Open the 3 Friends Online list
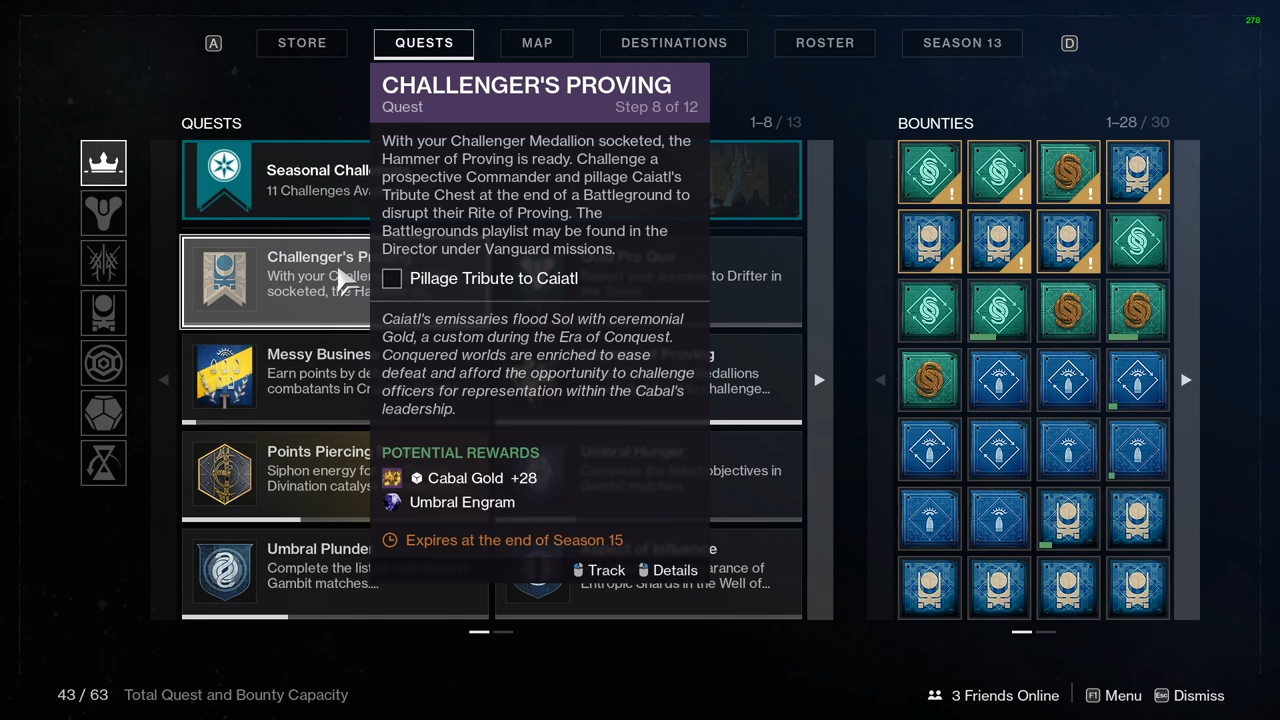The width and height of the screenshot is (1280, 720). coord(993,696)
